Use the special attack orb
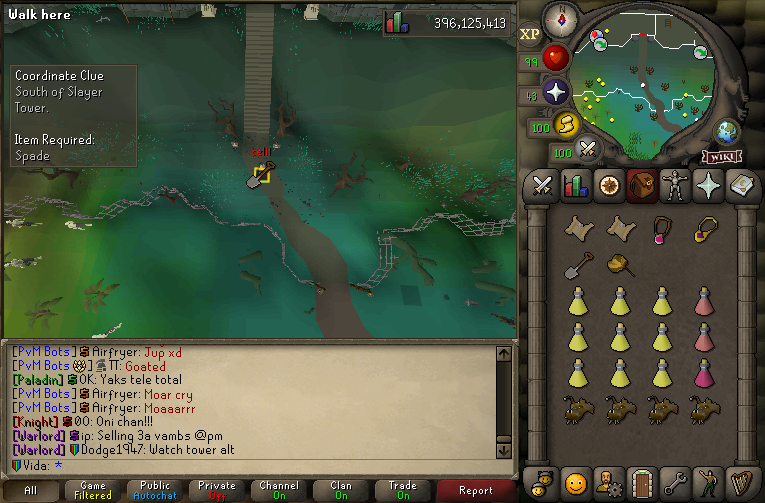Image resolution: width=765 pixels, height=503 pixels. click(588, 150)
